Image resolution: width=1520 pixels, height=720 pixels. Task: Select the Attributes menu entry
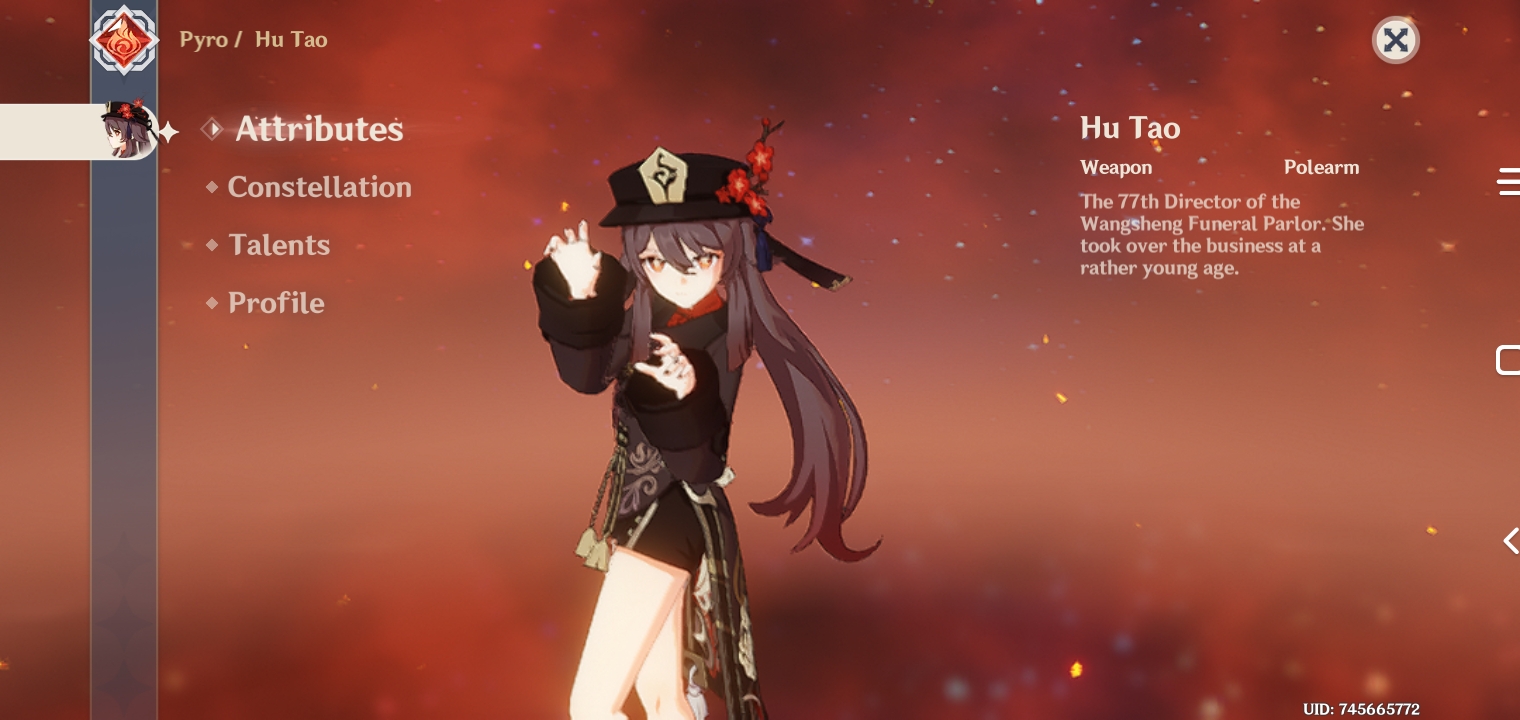coord(319,129)
